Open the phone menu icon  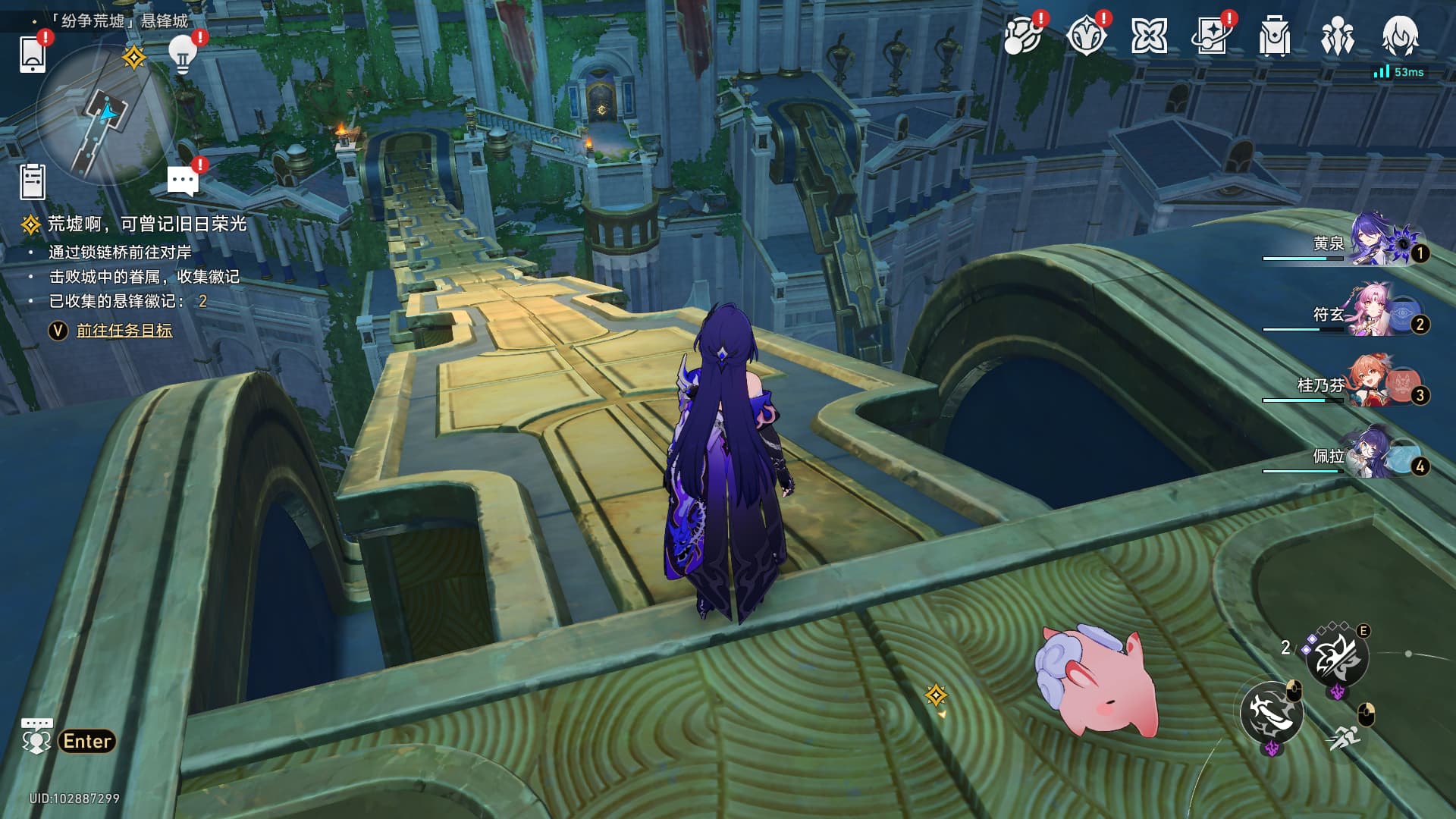point(32,54)
